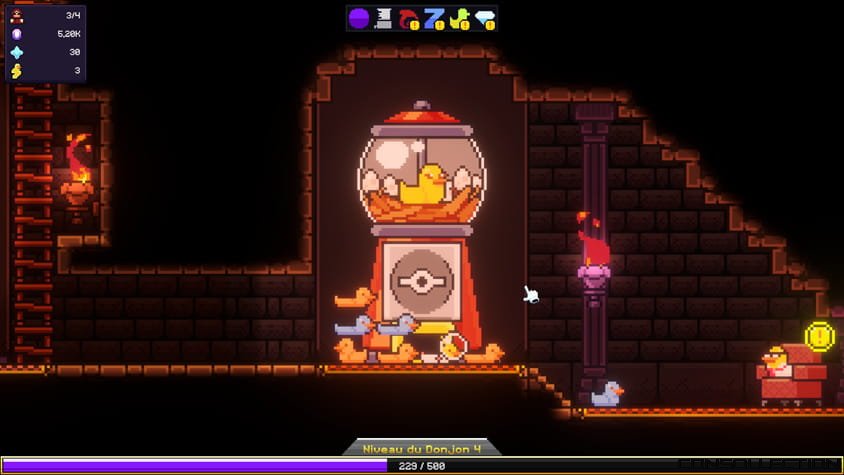Click the white stacked-blocks toolbar icon
This screenshot has width=844, height=475.
point(384,18)
